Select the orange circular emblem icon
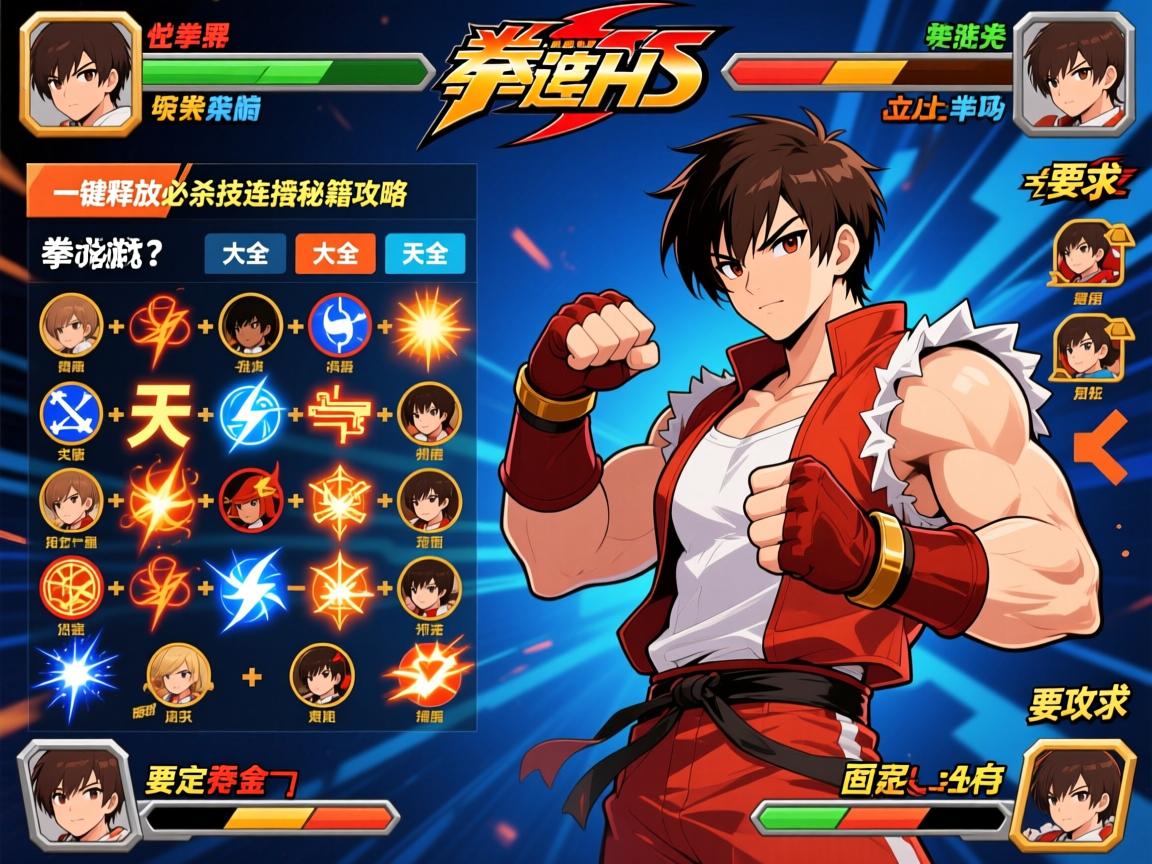 pyautogui.click(x=70, y=586)
